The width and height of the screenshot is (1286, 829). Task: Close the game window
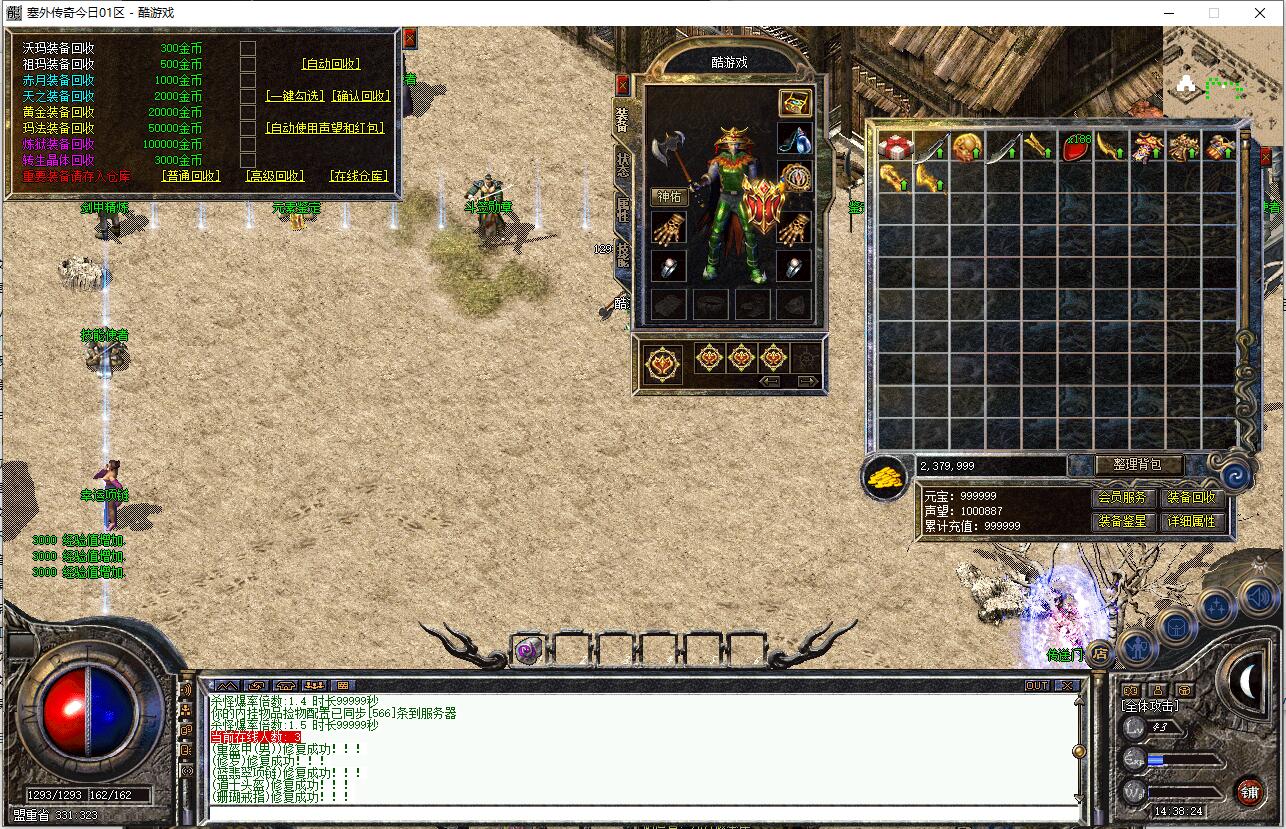tap(1260, 13)
